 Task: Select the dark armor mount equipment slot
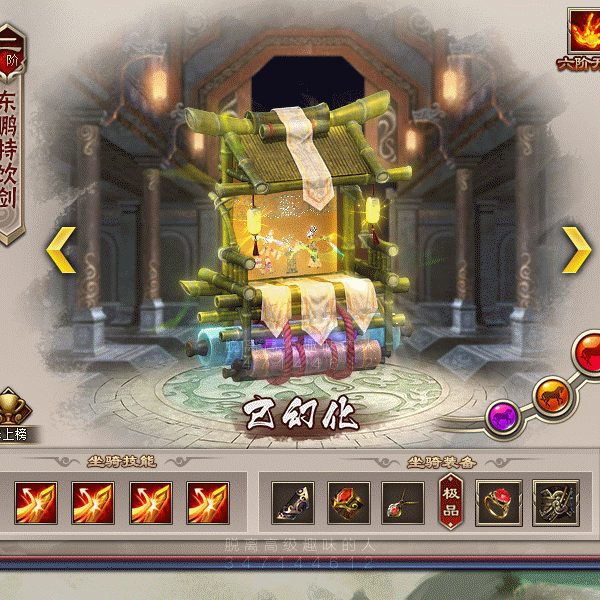pos(293,502)
